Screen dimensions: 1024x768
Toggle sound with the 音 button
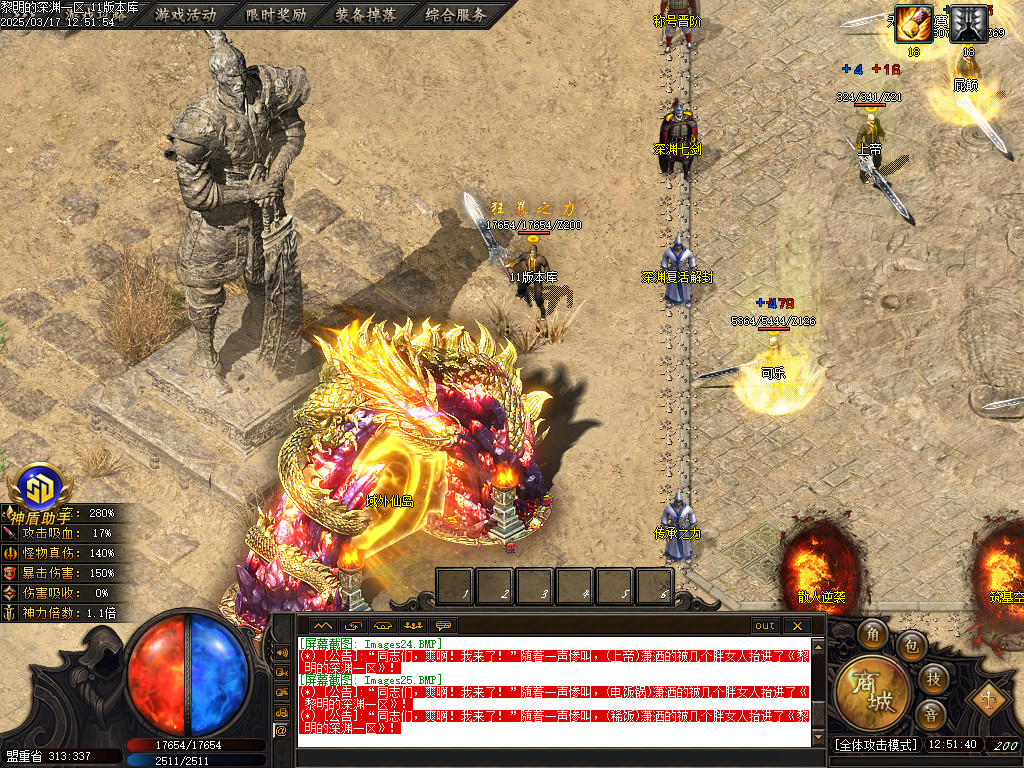pyautogui.click(x=931, y=715)
